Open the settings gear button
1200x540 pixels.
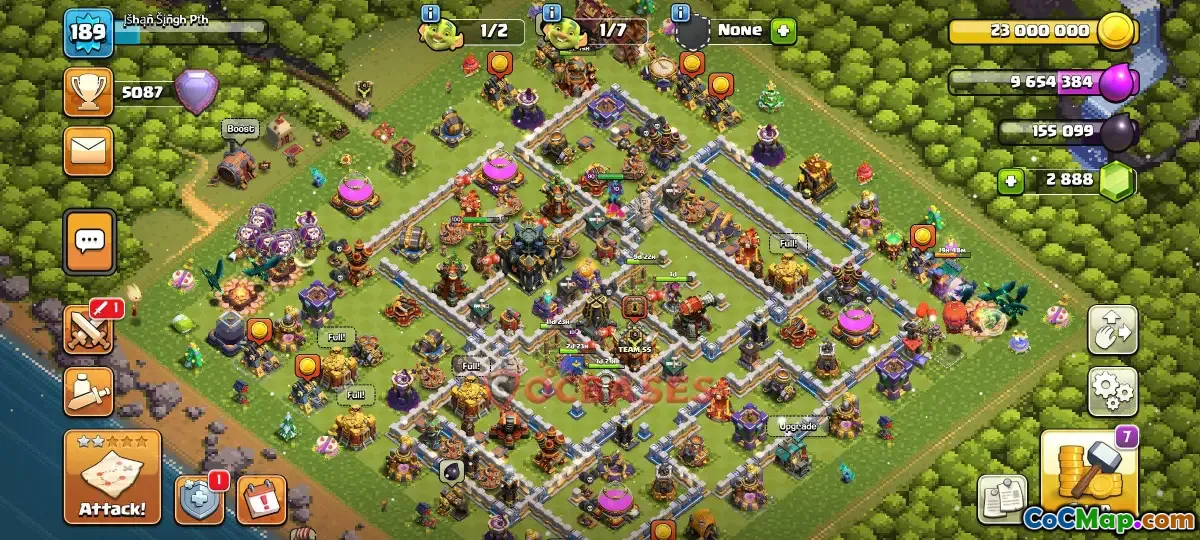click(1112, 391)
